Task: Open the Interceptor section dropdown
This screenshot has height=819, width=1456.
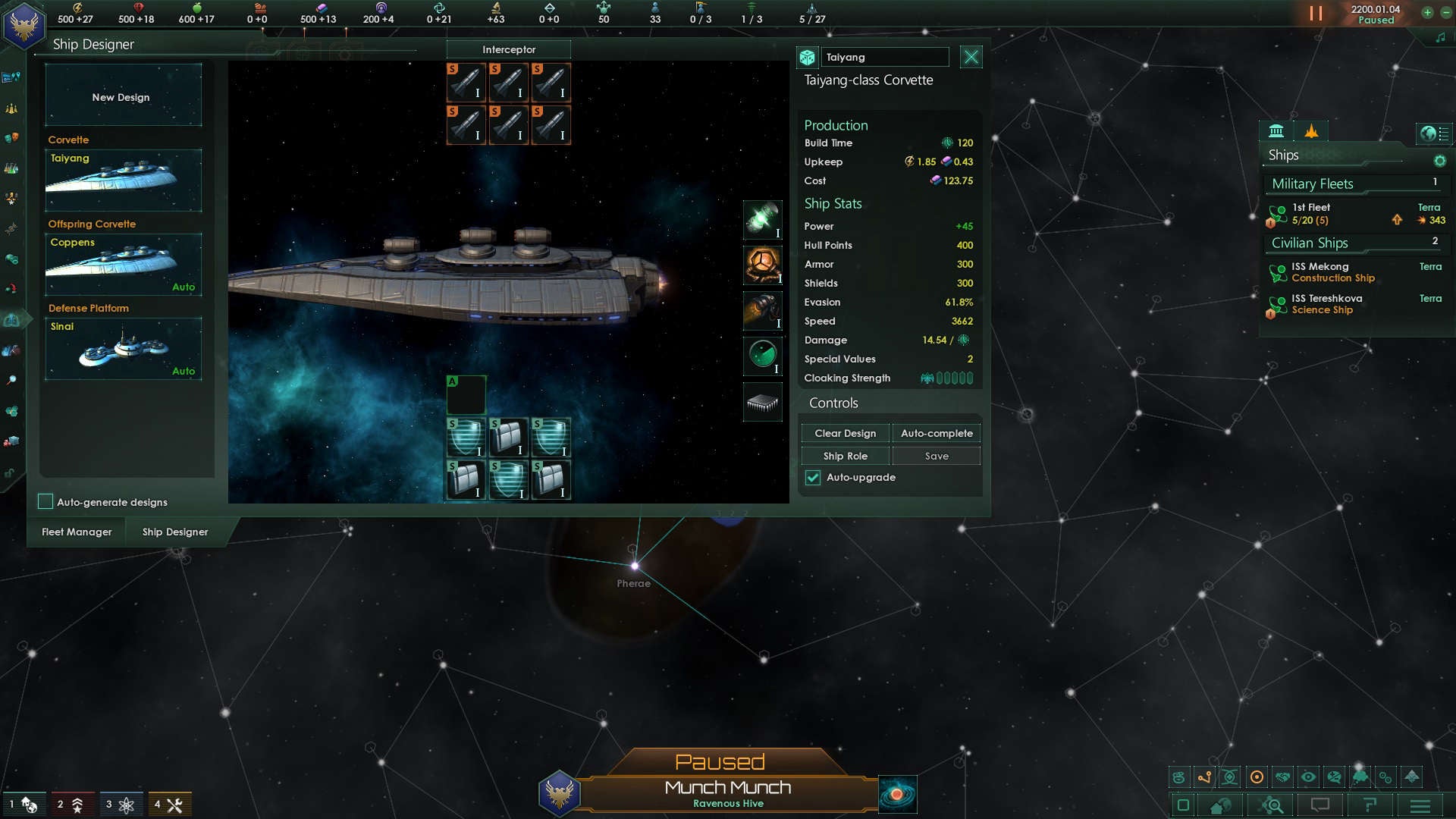Action: point(510,49)
